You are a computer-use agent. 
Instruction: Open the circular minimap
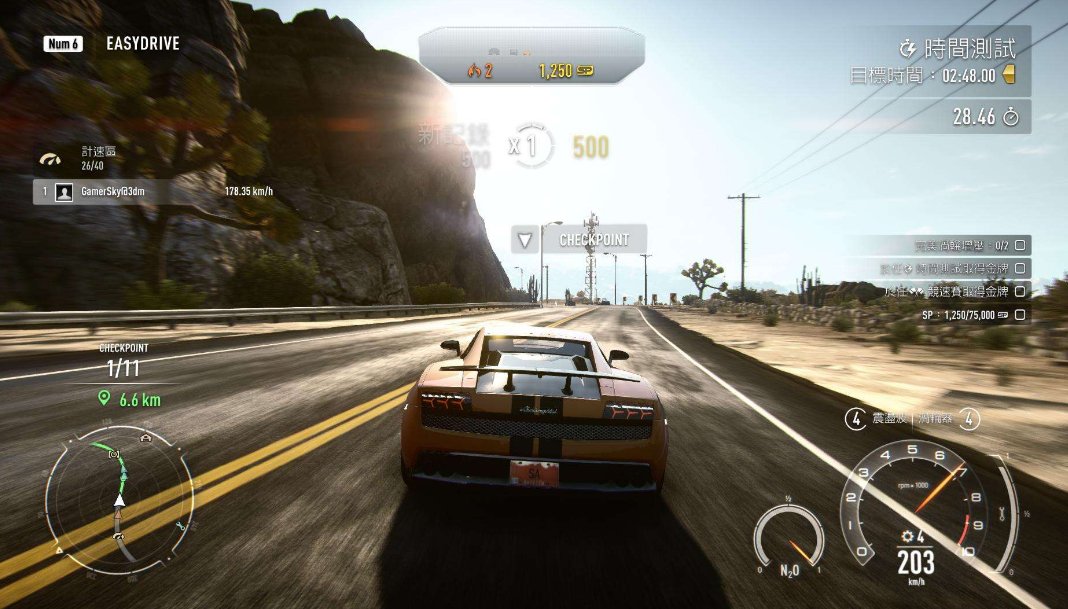tap(119, 499)
